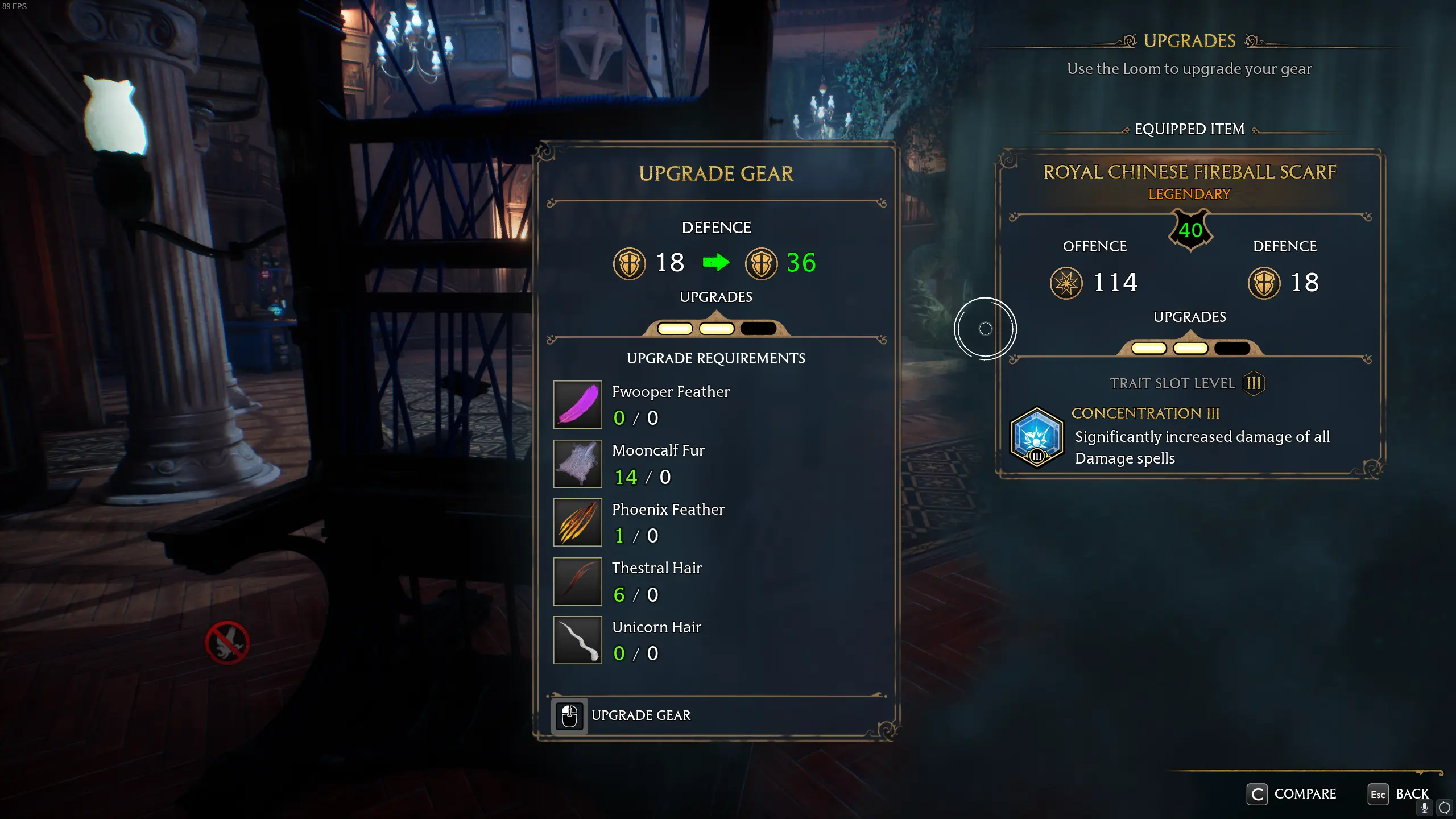Viewport: 1456px width, 819px height.
Task: Select the Thestral Hair requirement icon
Action: [577, 581]
